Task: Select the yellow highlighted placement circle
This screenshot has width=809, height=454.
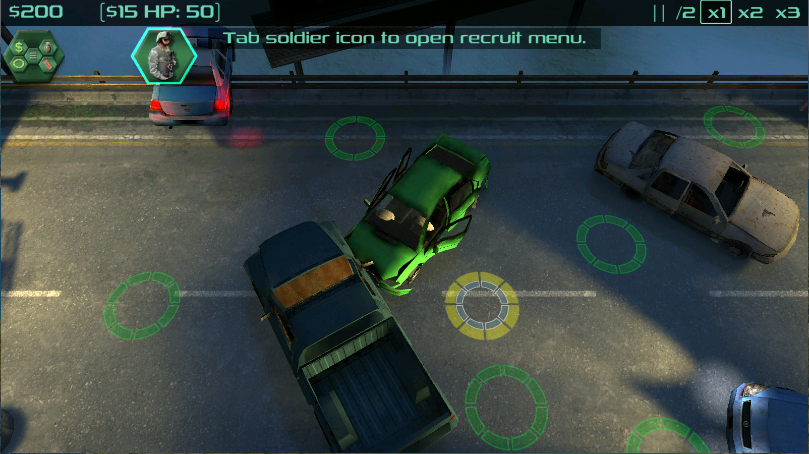Action: click(481, 303)
